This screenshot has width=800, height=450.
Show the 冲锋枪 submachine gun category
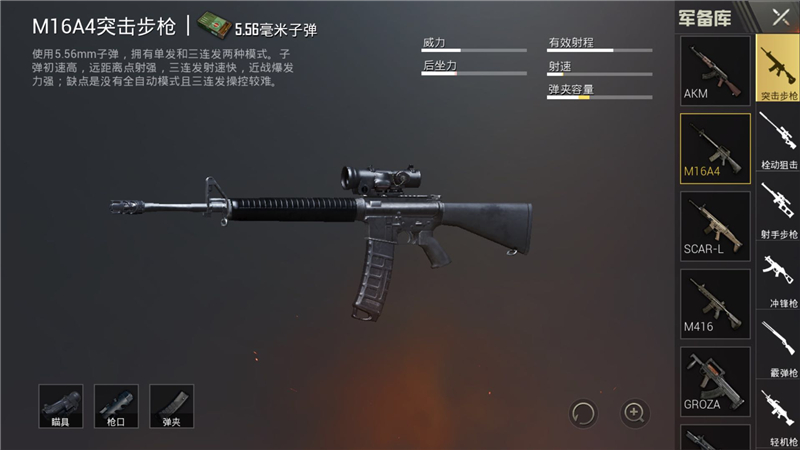click(778, 278)
